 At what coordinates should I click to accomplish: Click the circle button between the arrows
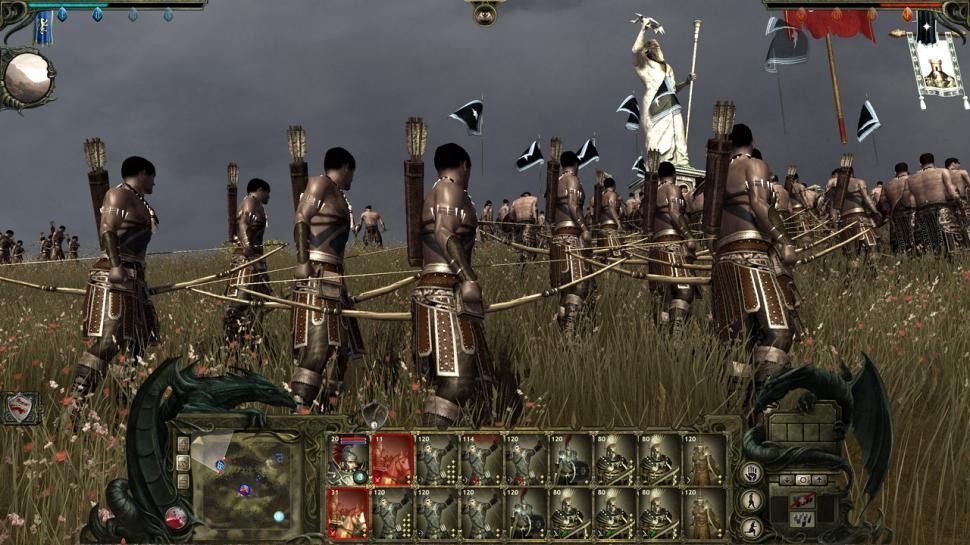pyautogui.click(x=802, y=480)
